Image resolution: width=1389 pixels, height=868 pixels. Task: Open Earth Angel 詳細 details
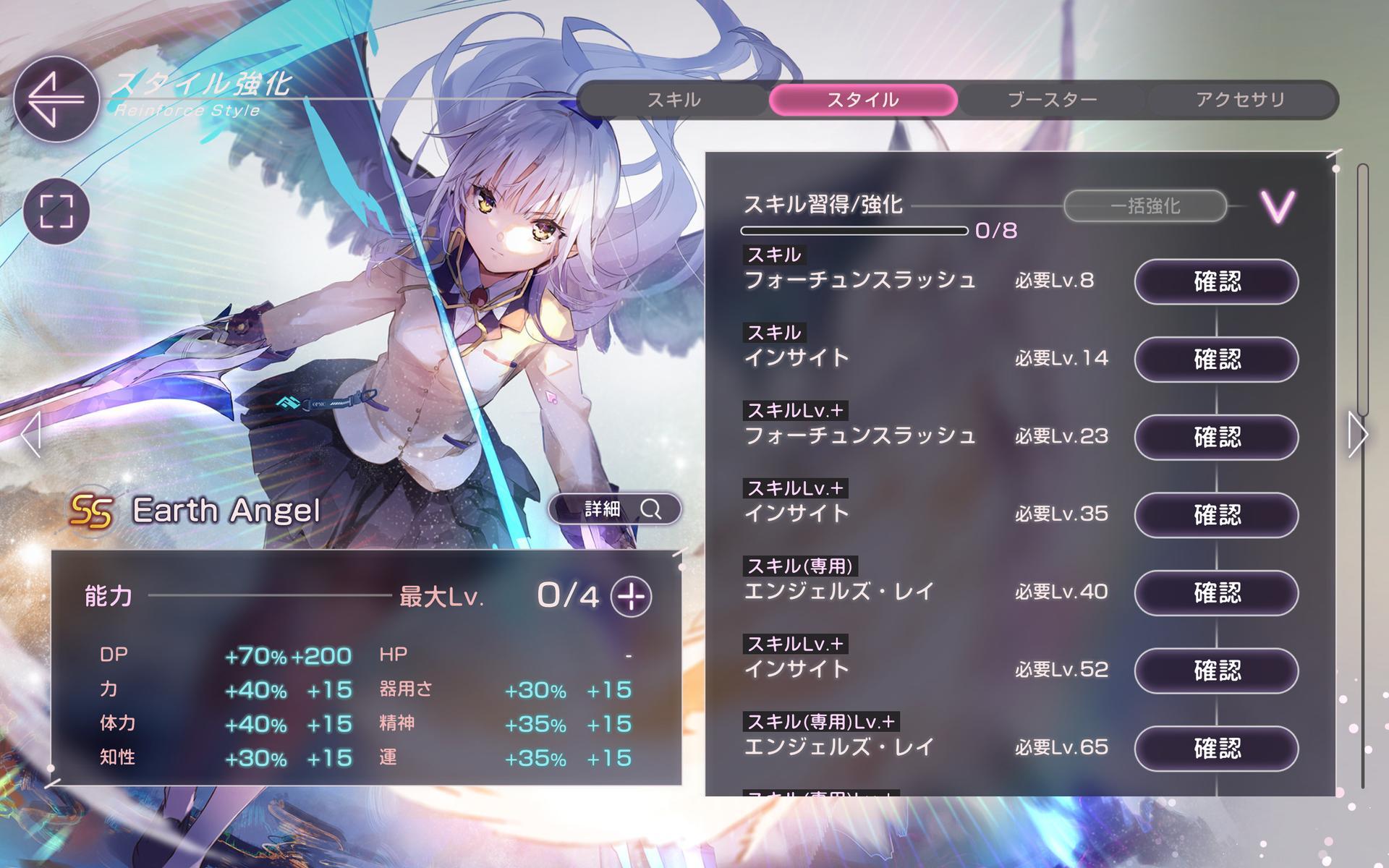pos(615,509)
